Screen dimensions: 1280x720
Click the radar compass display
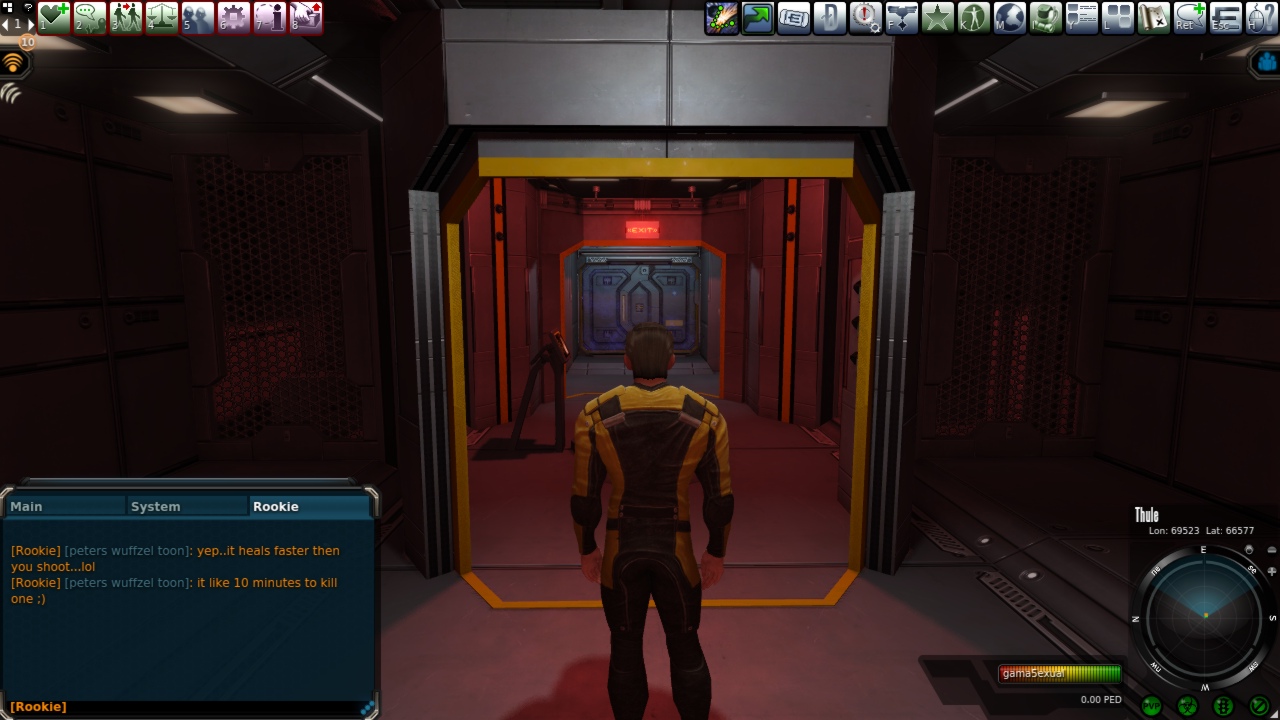(x=1204, y=615)
